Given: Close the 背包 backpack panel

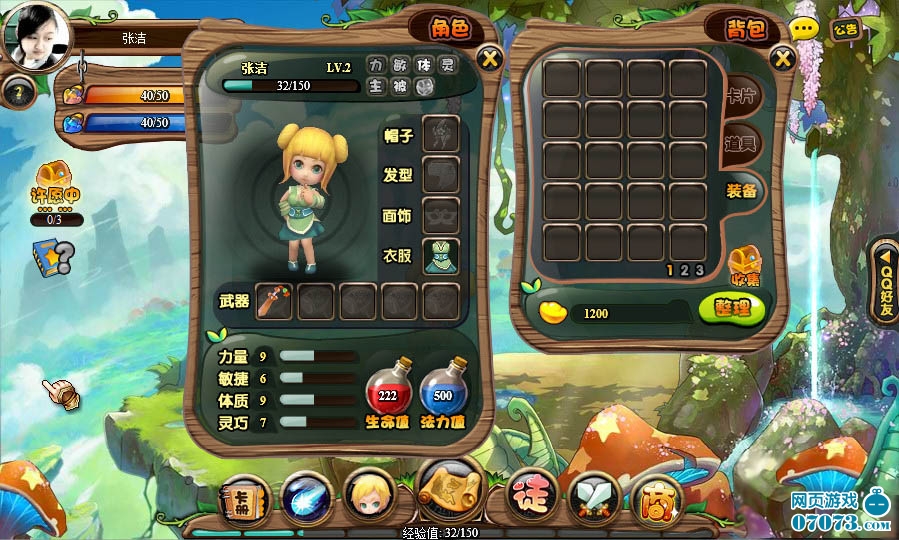Looking at the screenshot, I should coord(783,58).
